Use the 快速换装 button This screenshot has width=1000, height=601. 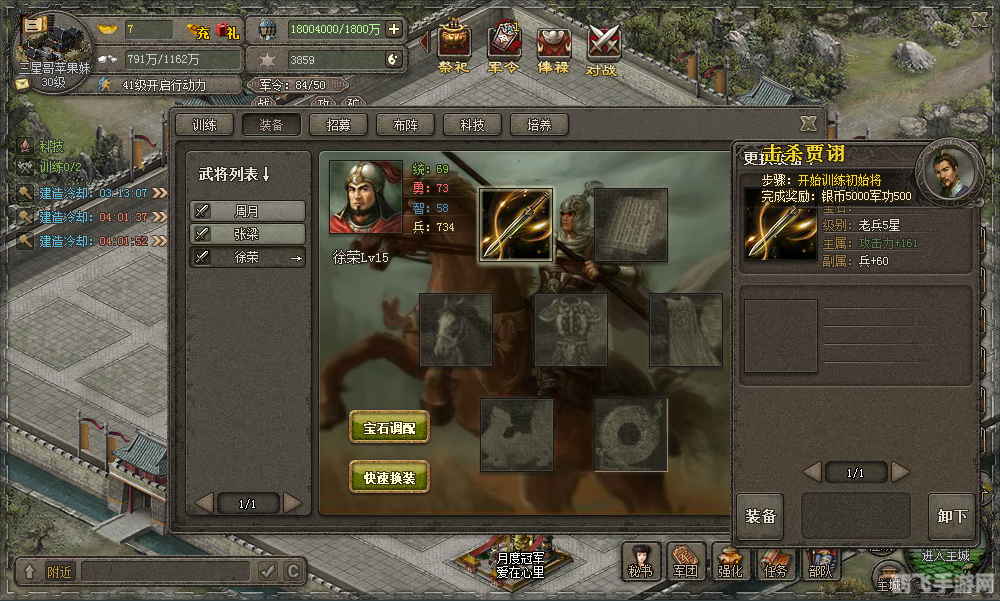(x=389, y=478)
